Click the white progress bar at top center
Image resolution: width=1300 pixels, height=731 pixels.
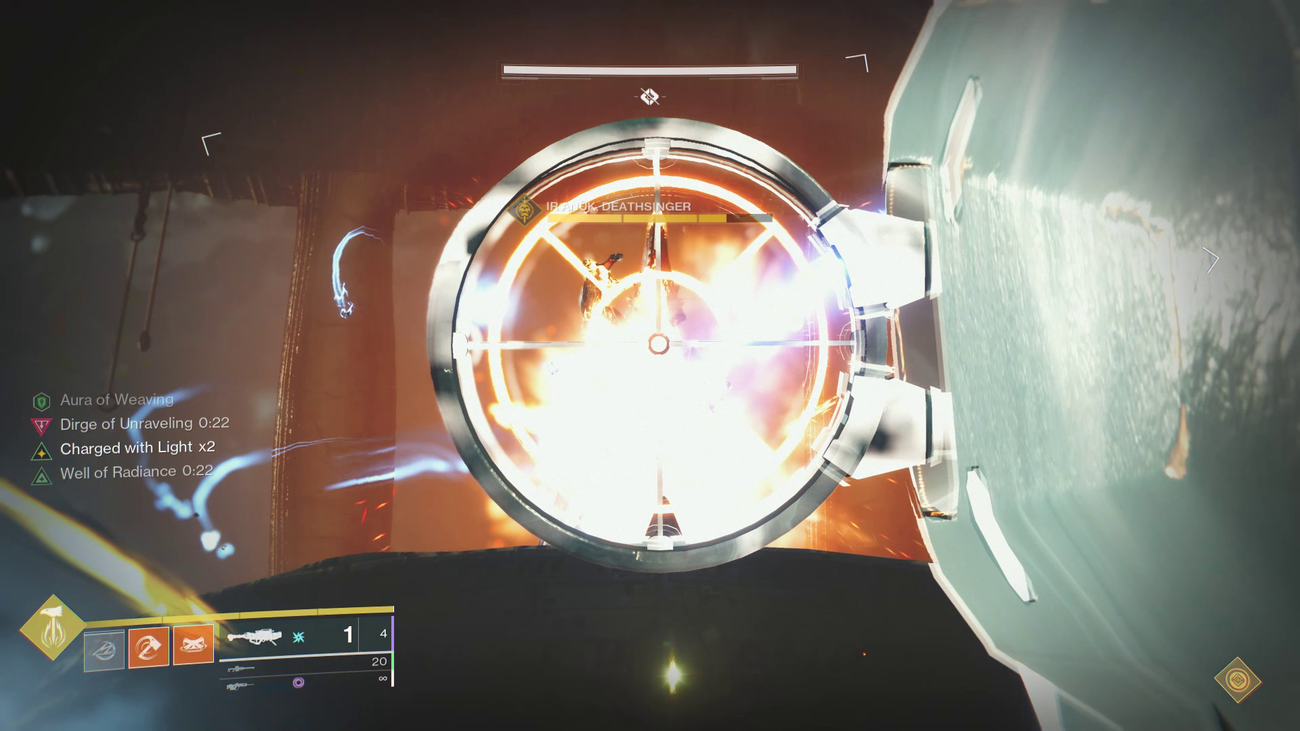[648, 71]
